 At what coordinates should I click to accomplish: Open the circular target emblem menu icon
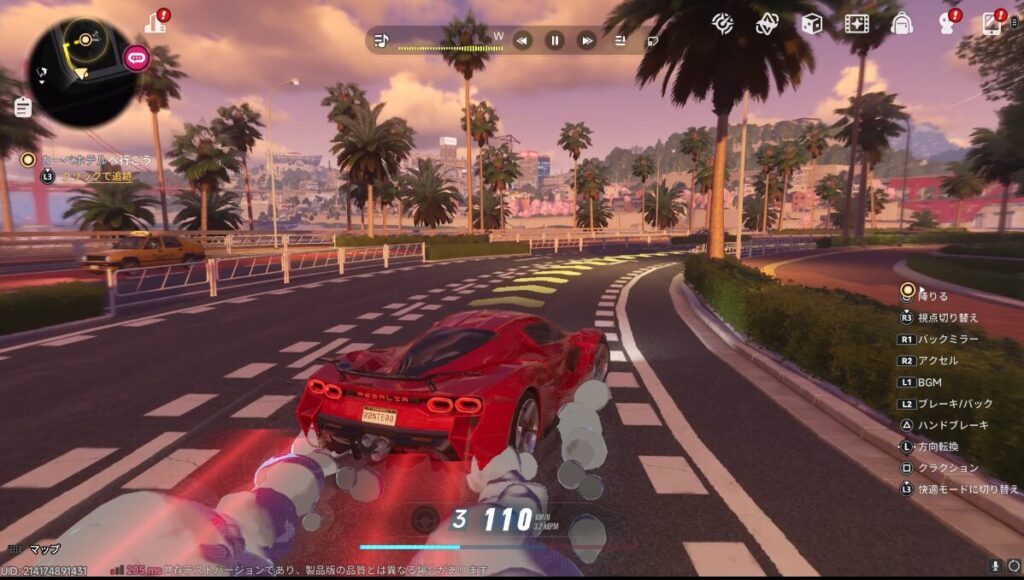tap(722, 23)
